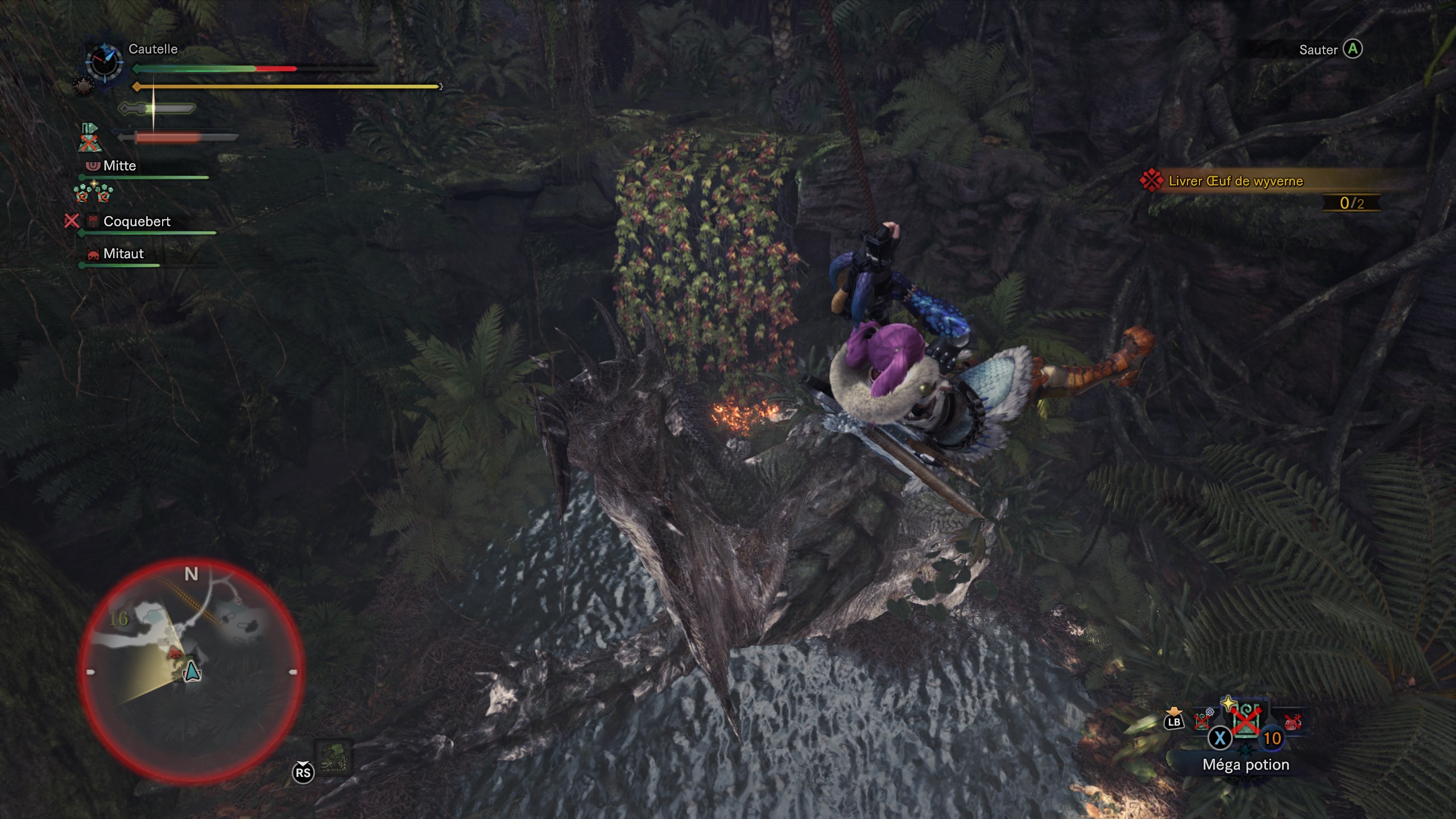Click the sun emblem beneath the clock
This screenshot has height=819, width=1456.
coord(82,87)
